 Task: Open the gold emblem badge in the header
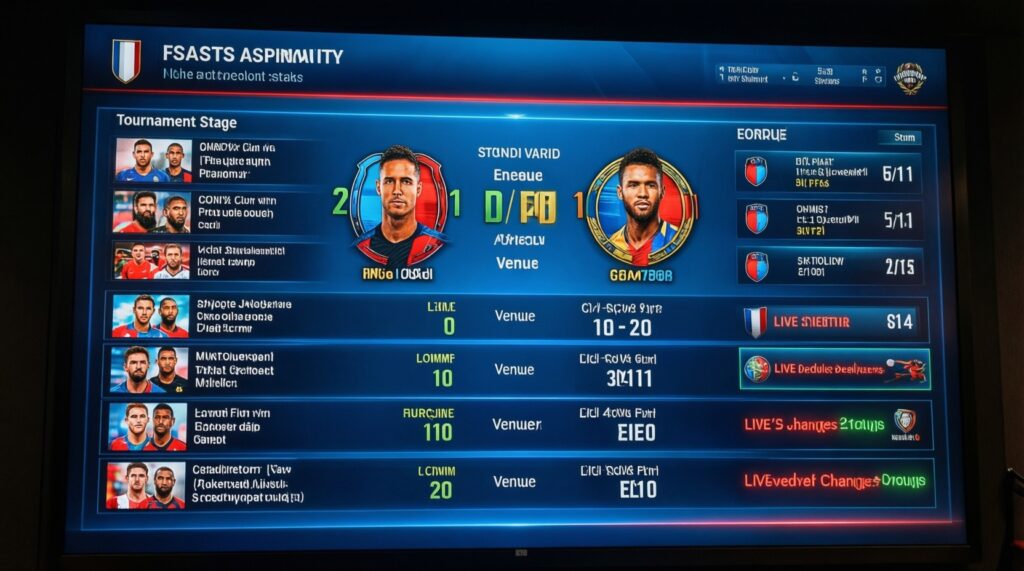click(909, 77)
